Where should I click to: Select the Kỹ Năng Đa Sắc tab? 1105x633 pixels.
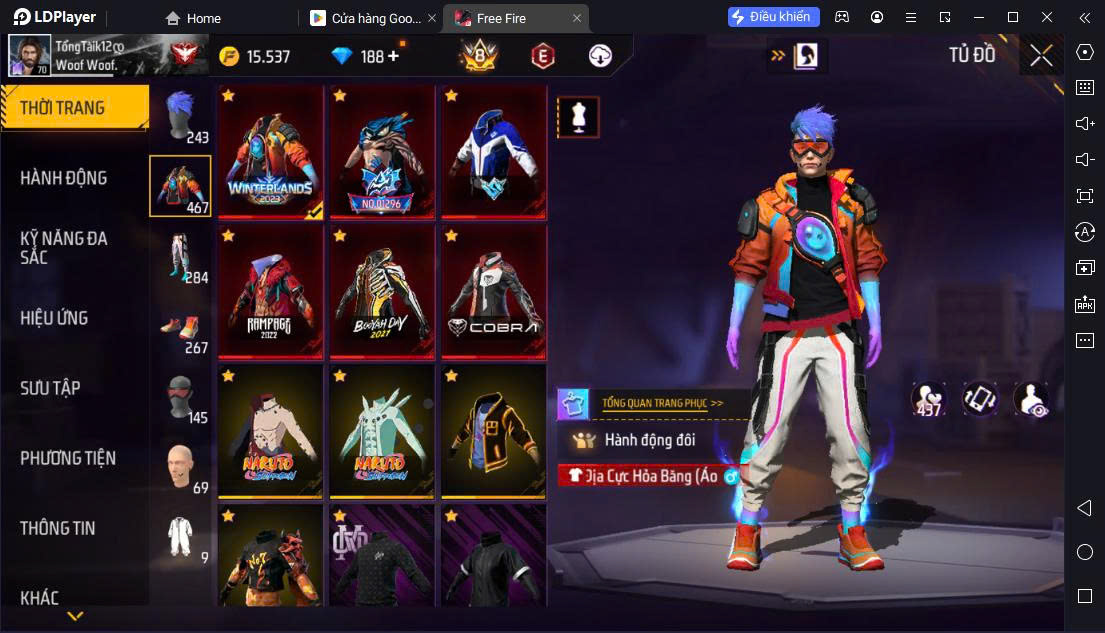pyautogui.click(x=64, y=247)
